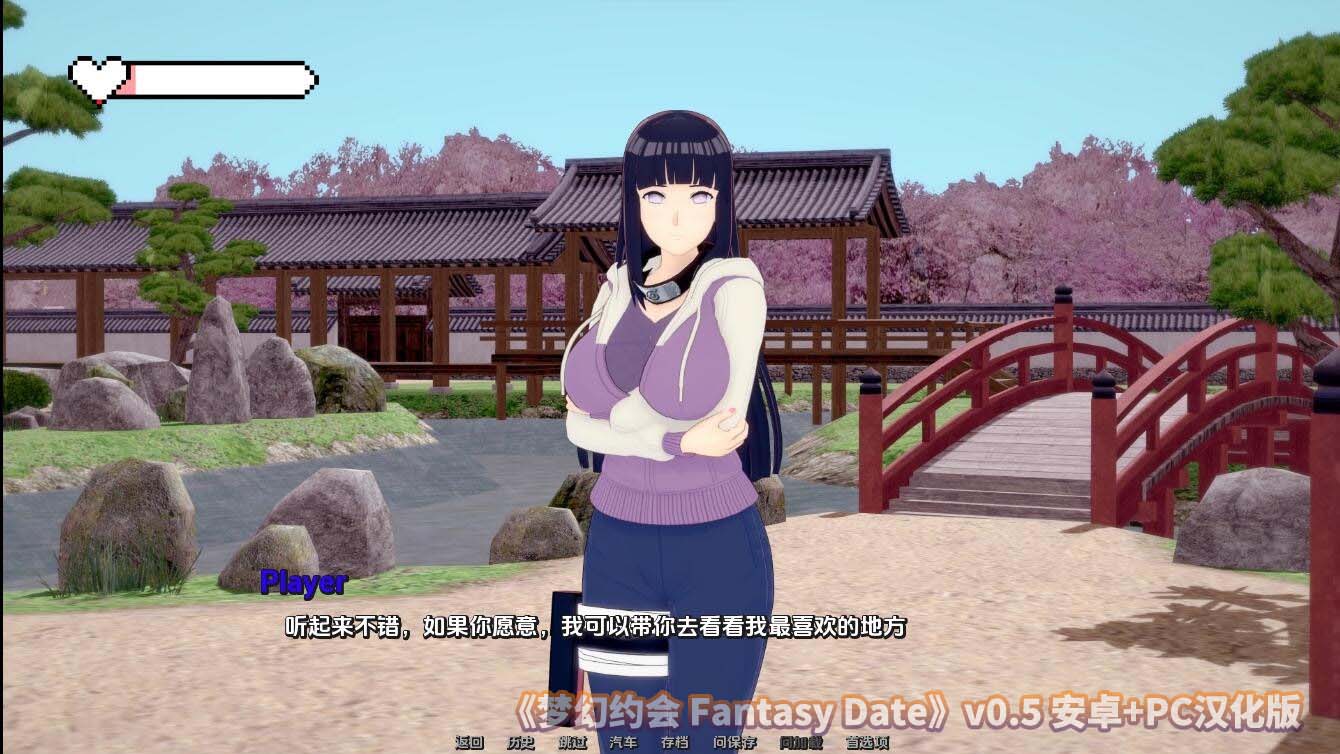
Task: Trigger 问保存 quick save
Action: click(x=735, y=743)
